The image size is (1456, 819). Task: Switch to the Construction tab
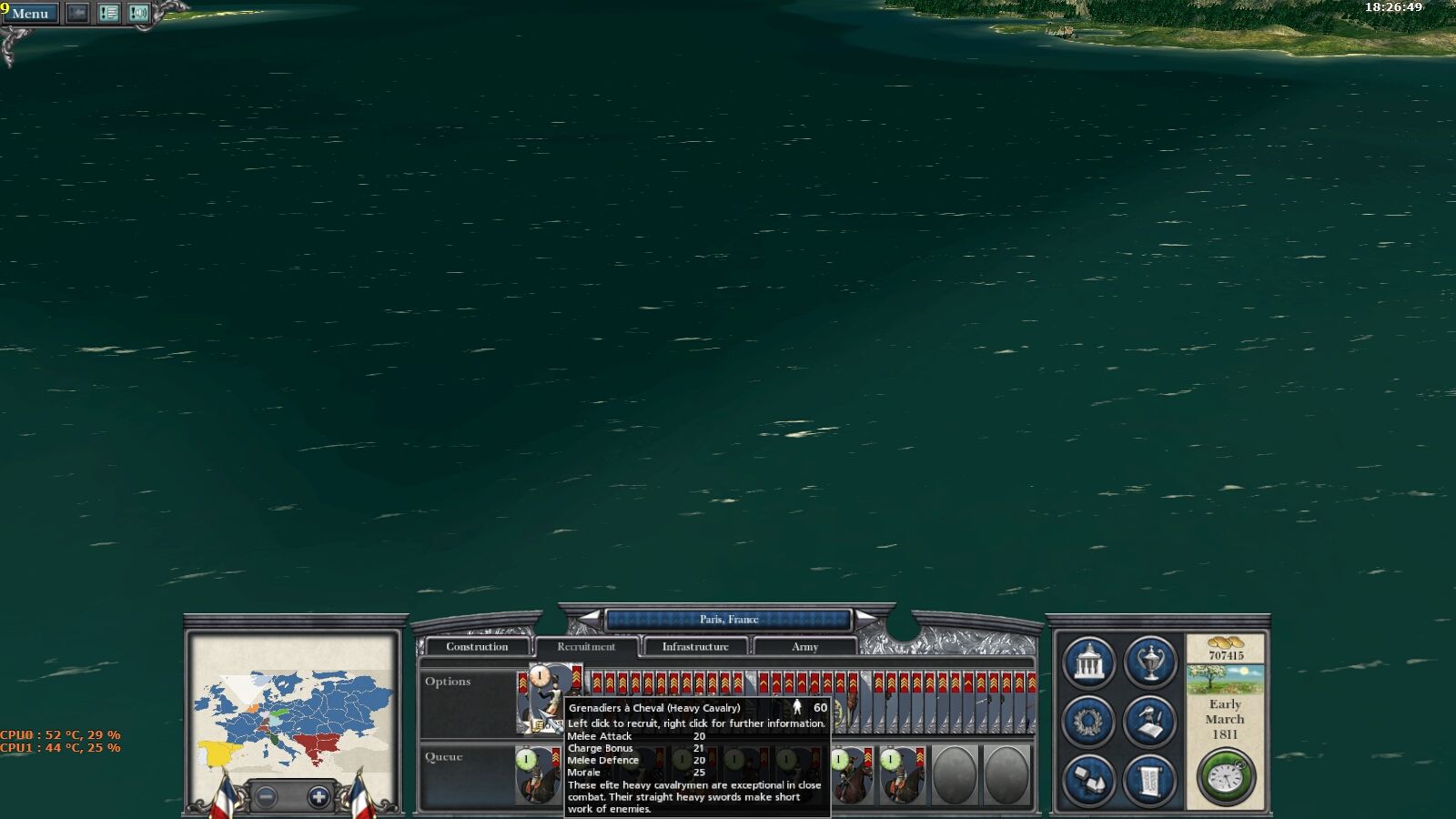477,647
